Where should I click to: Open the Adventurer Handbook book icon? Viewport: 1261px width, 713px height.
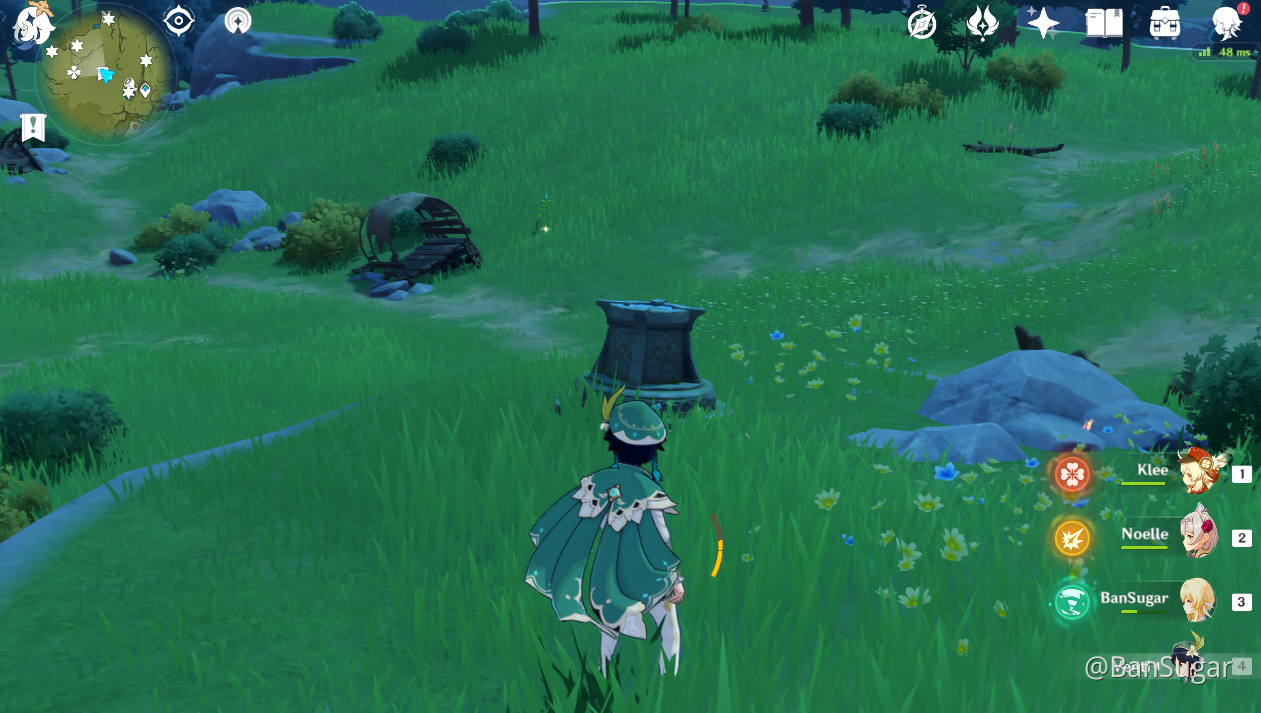click(x=1104, y=23)
